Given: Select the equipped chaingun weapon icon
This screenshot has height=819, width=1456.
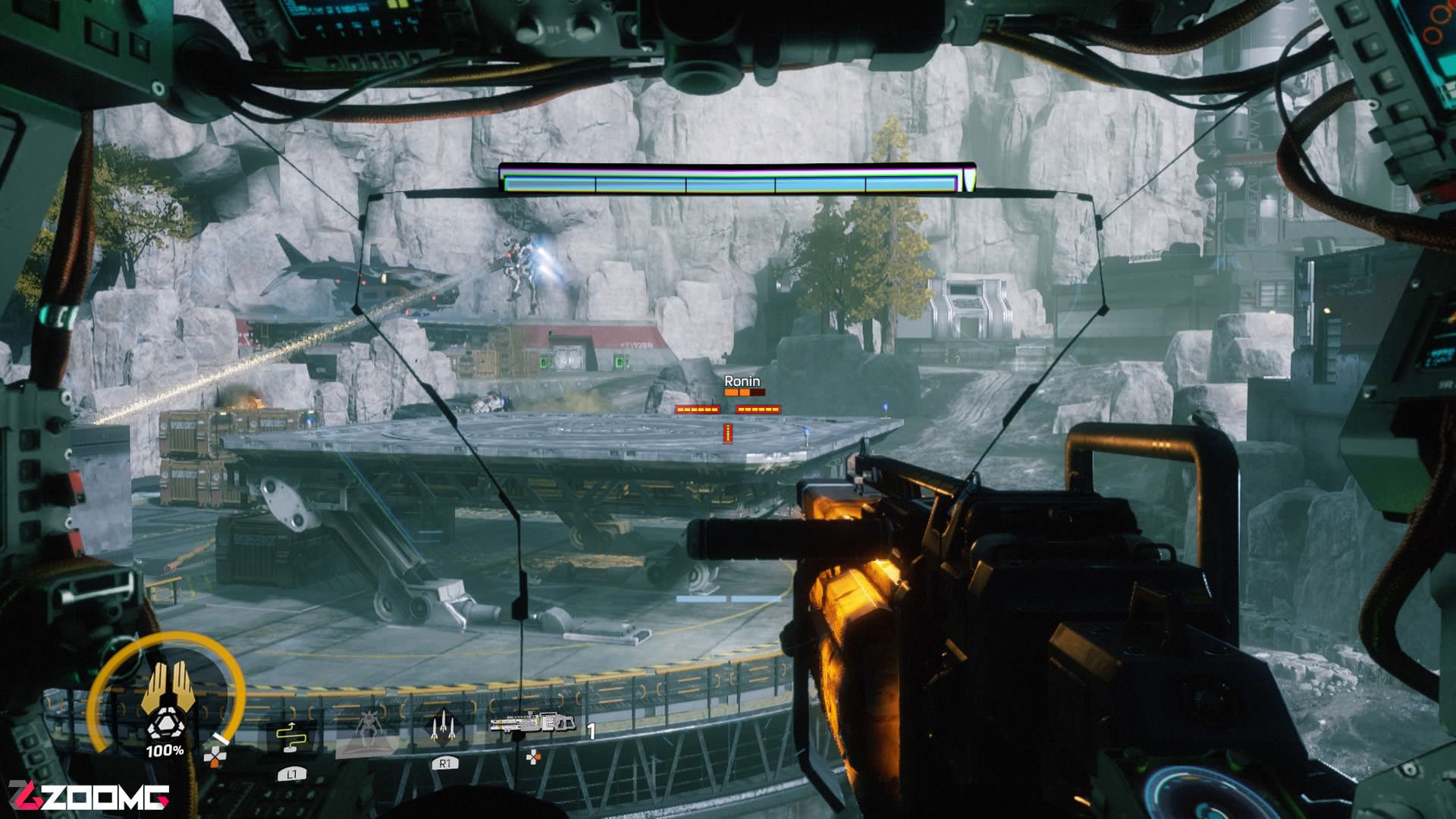Looking at the screenshot, I should tap(532, 723).
